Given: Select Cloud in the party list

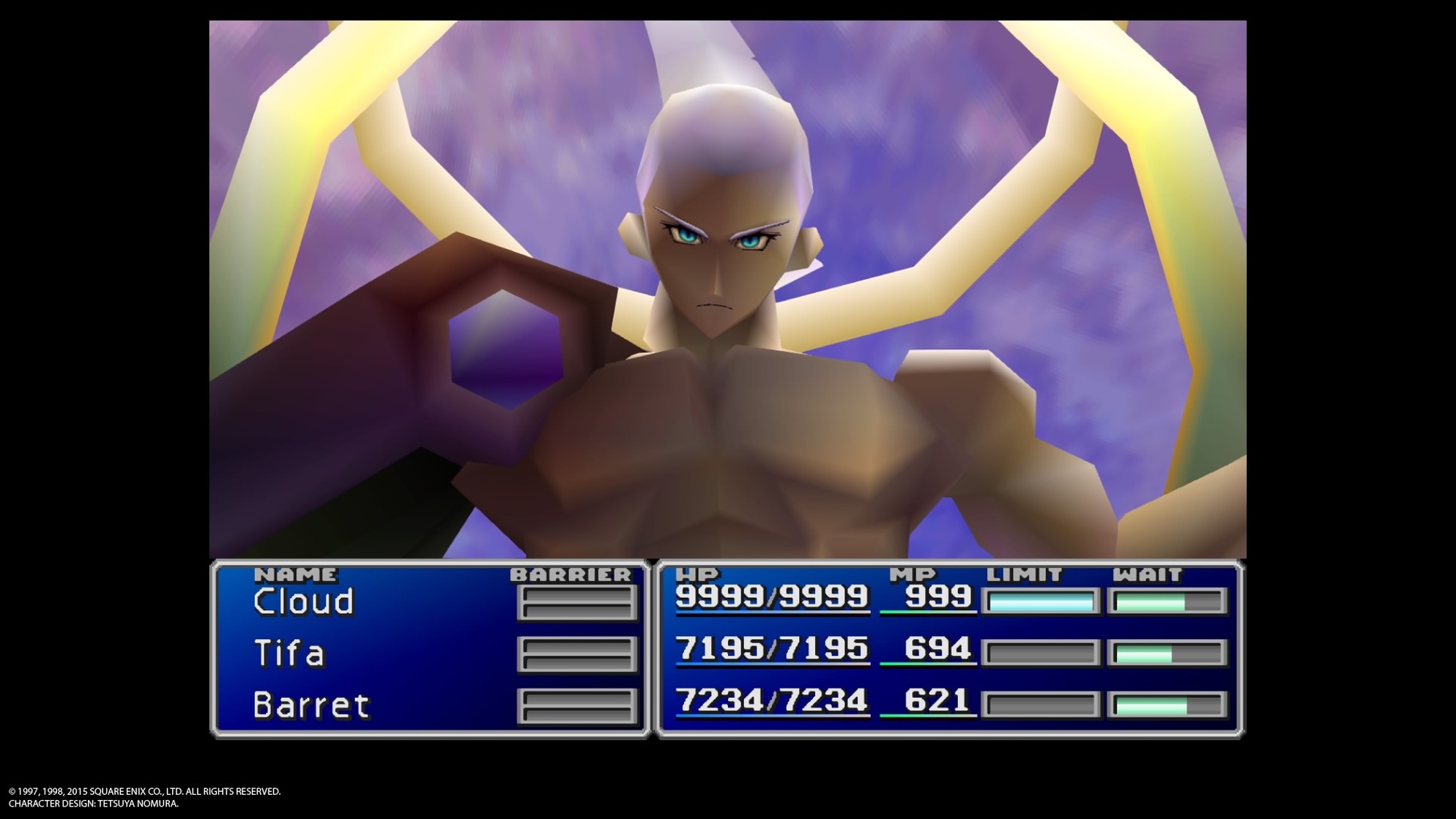Looking at the screenshot, I should [303, 601].
